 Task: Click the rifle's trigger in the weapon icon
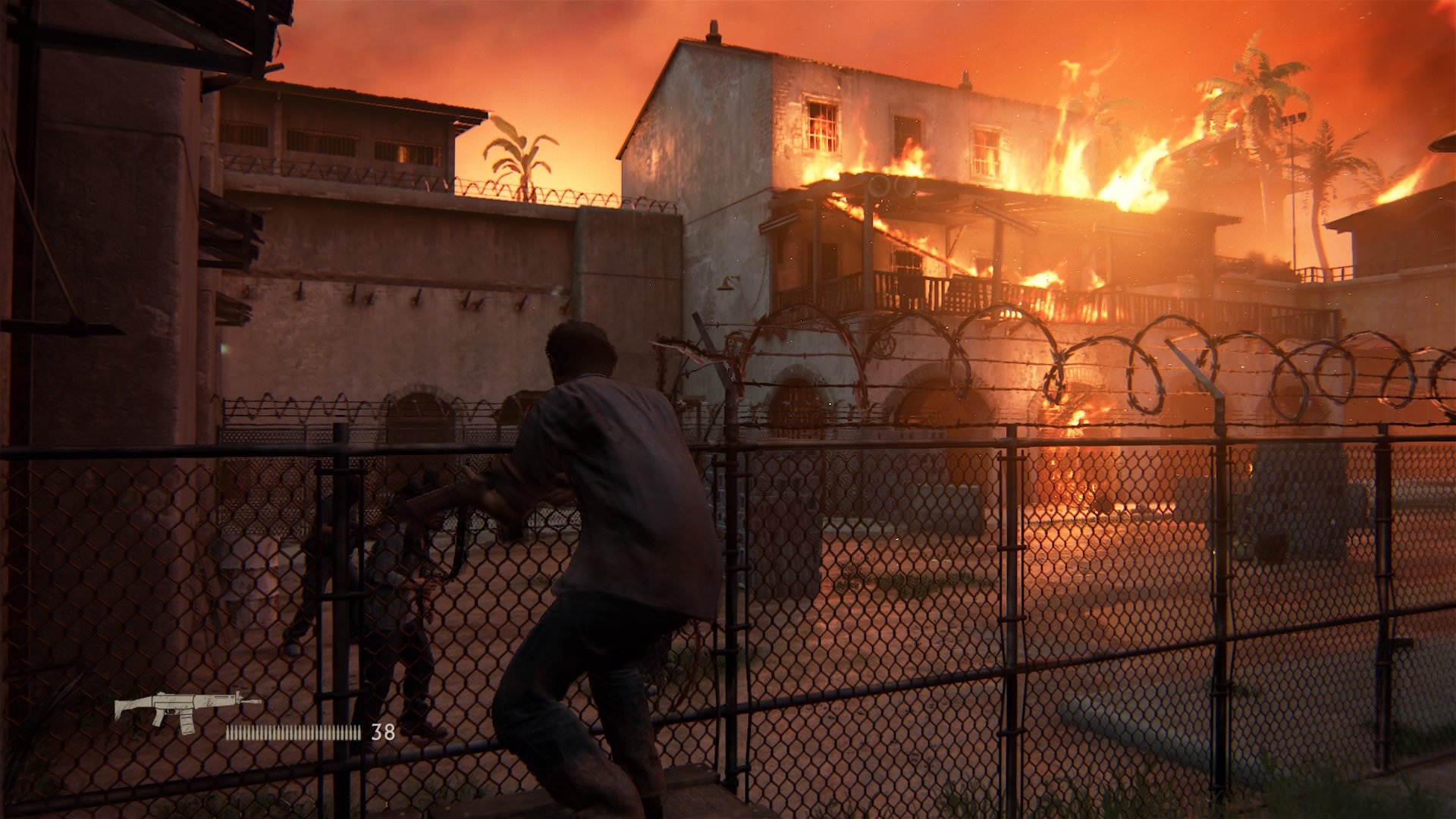click(x=168, y=713)
